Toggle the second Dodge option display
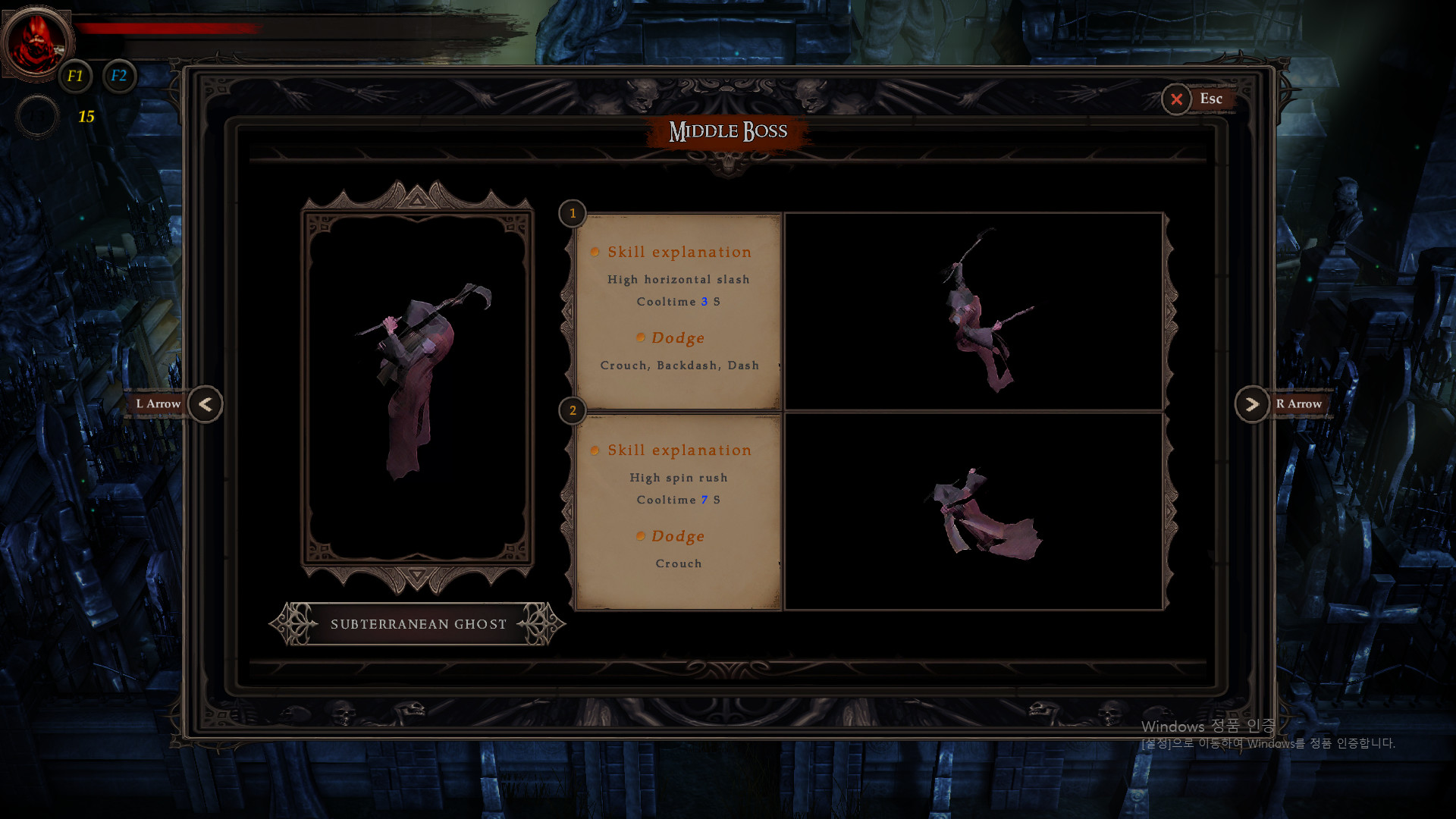The image size is (1456, 819). point(677,536)
